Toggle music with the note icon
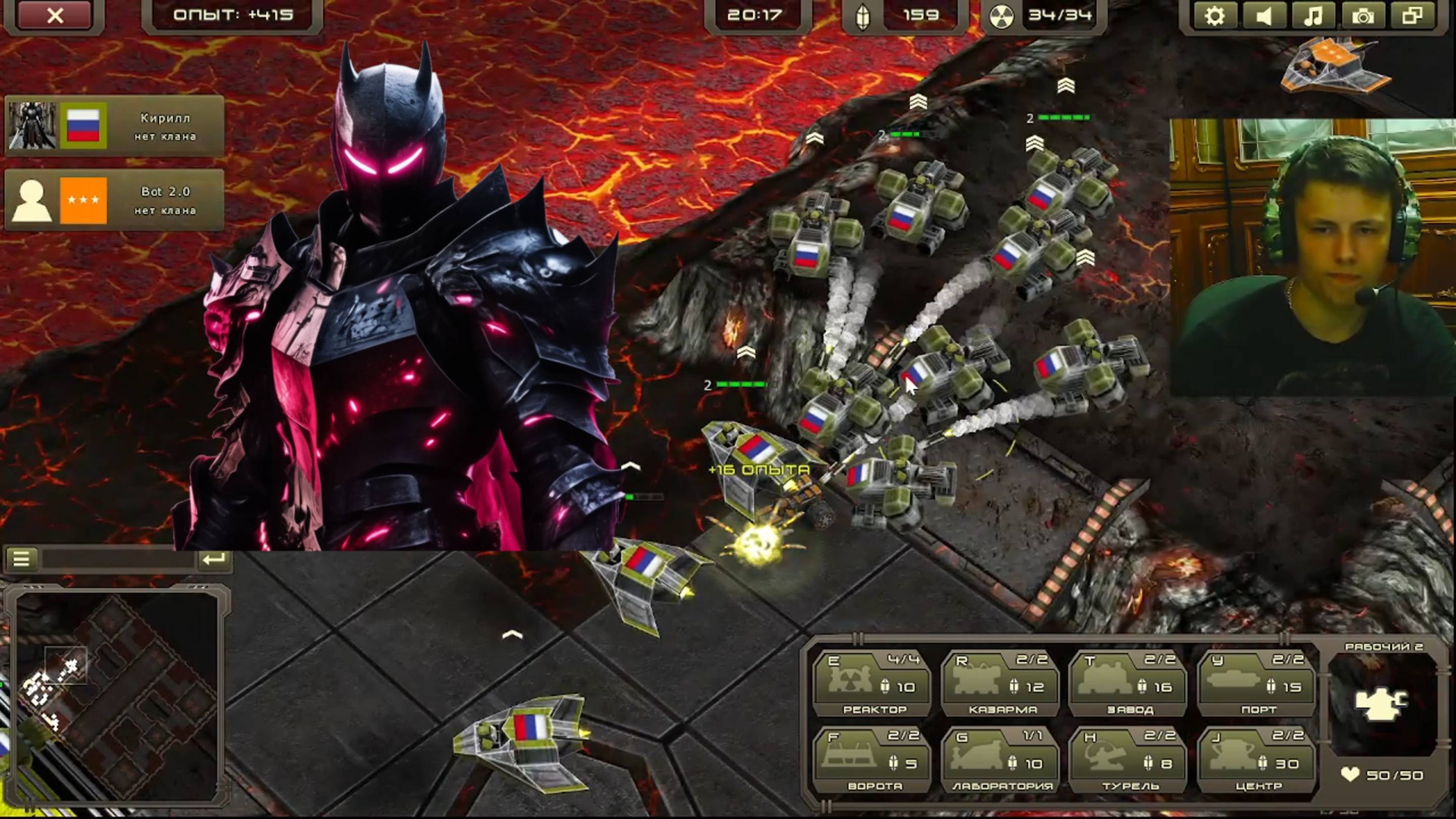Screen dimensions: 1456x819 pos(1312,15)
